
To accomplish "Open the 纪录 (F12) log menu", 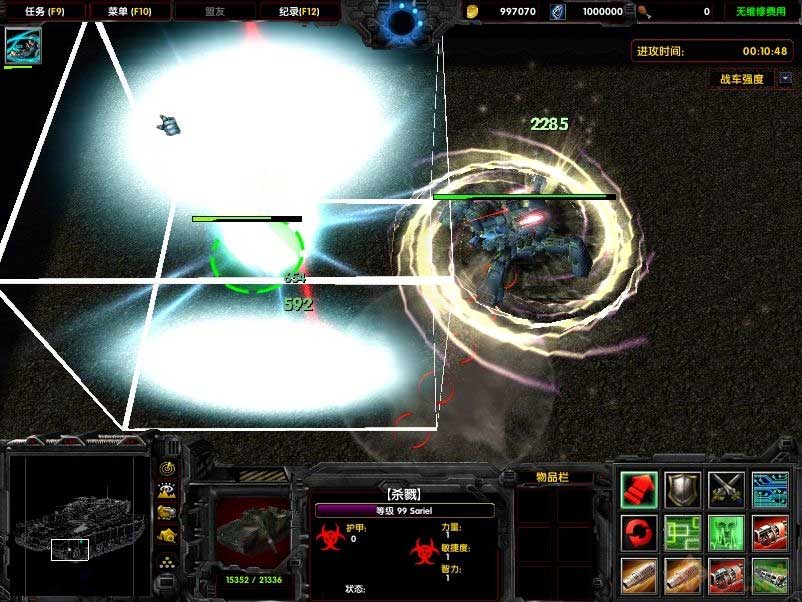I will 298,11.
